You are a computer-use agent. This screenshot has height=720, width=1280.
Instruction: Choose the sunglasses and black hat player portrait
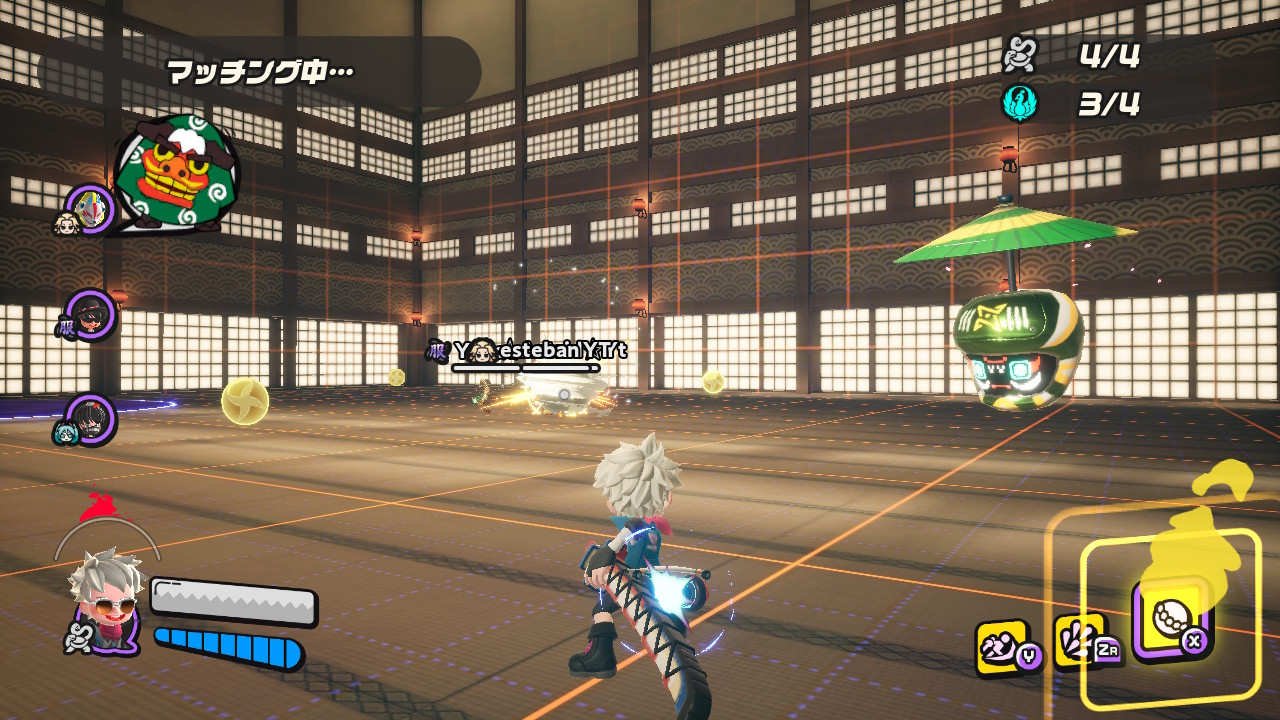coord(91,316)
